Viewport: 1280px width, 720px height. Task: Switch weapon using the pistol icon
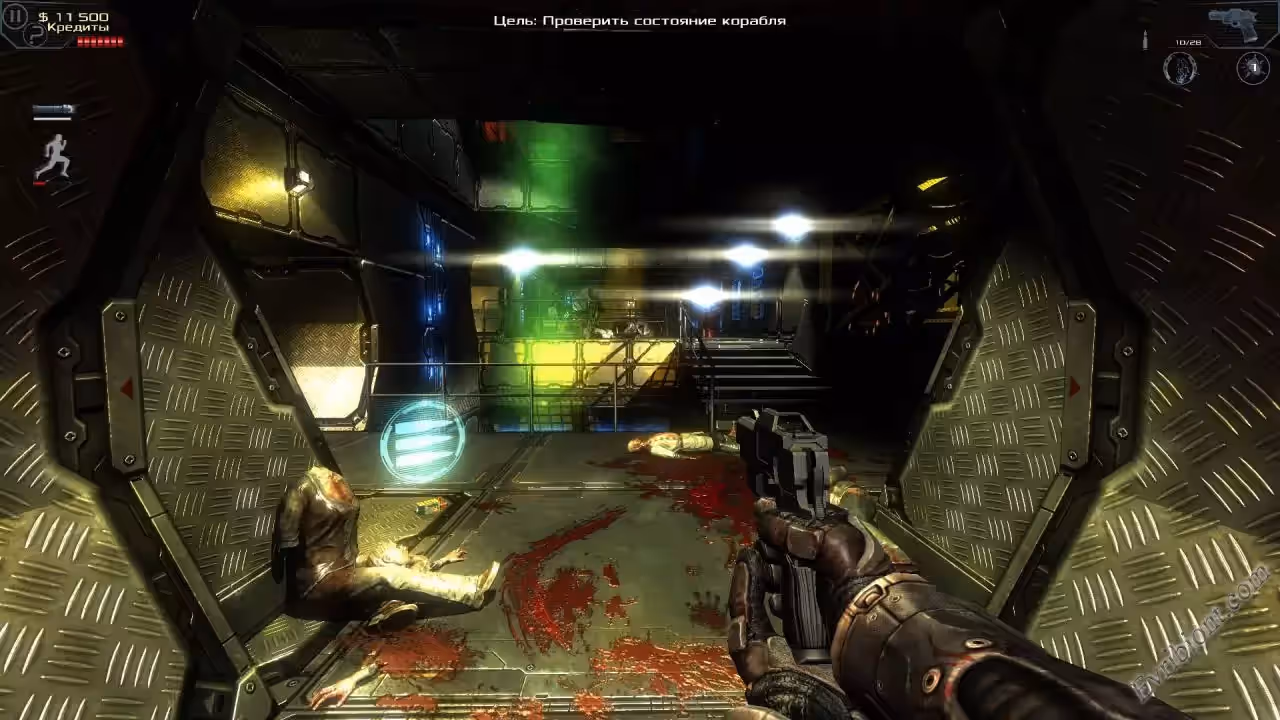coord(1237,23)
